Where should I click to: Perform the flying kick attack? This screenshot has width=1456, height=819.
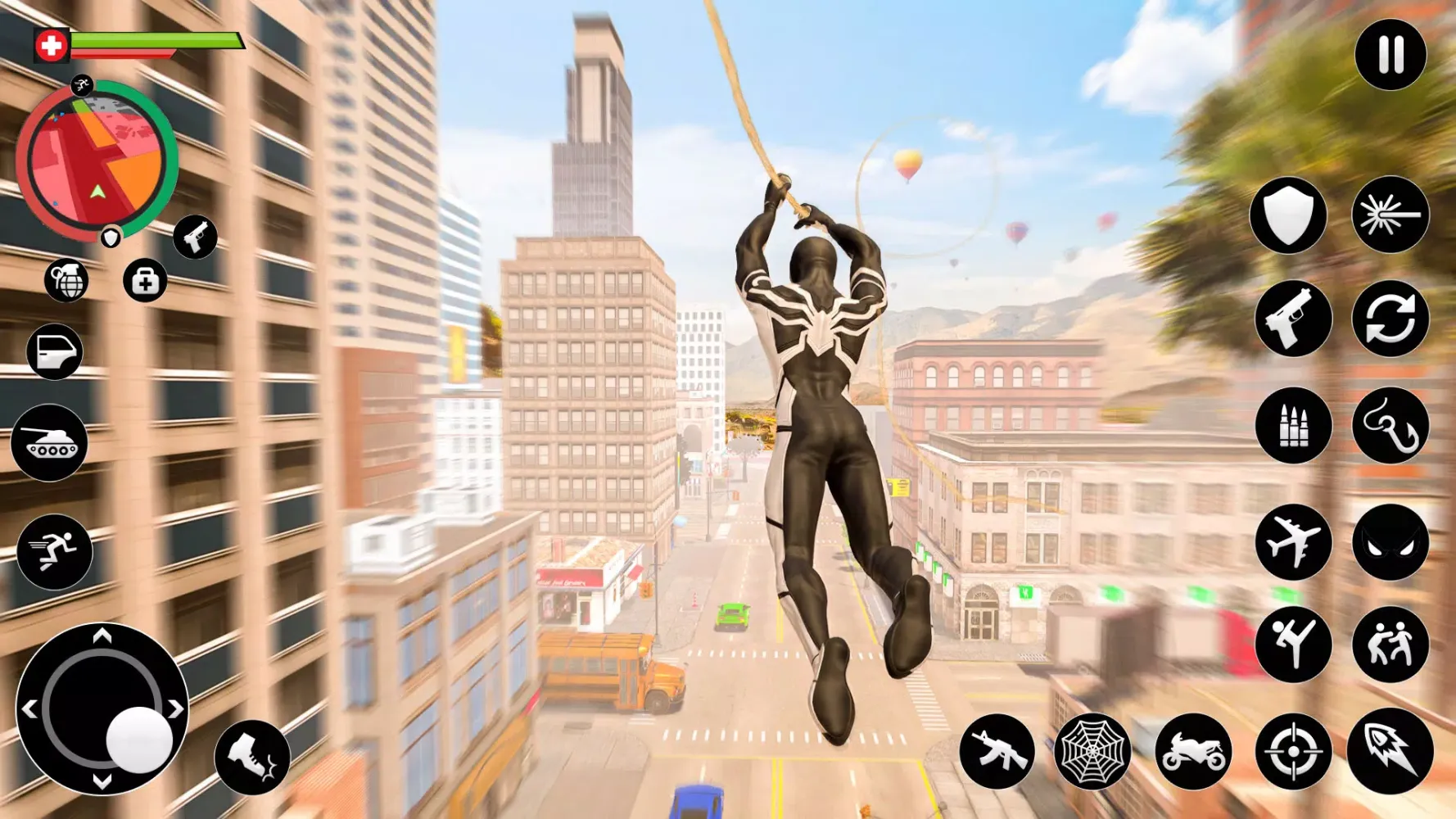(1293, 645)
